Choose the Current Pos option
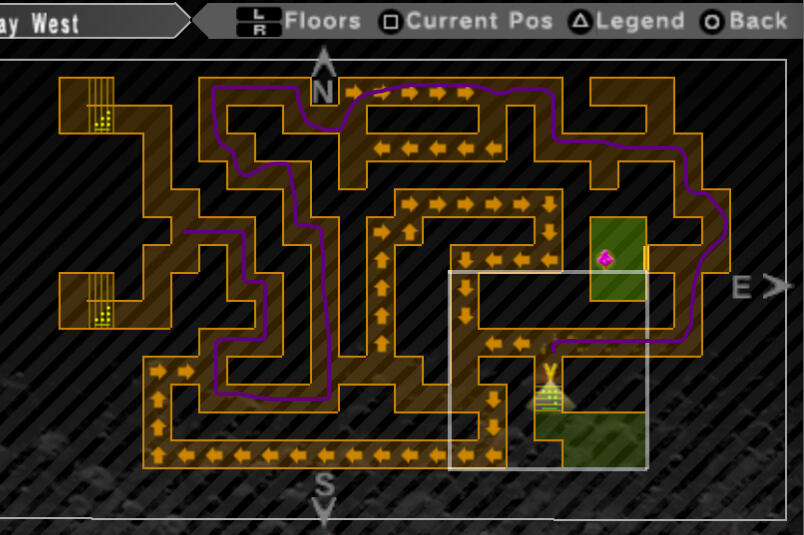 coord(468,20)
